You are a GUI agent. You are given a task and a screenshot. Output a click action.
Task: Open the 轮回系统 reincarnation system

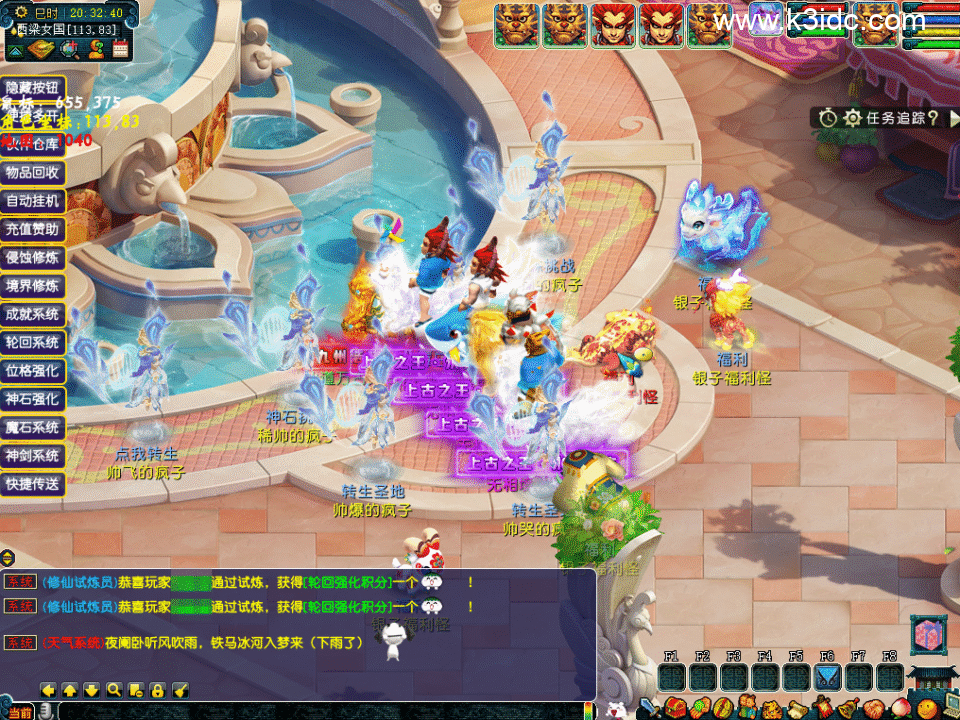(33, 342)
